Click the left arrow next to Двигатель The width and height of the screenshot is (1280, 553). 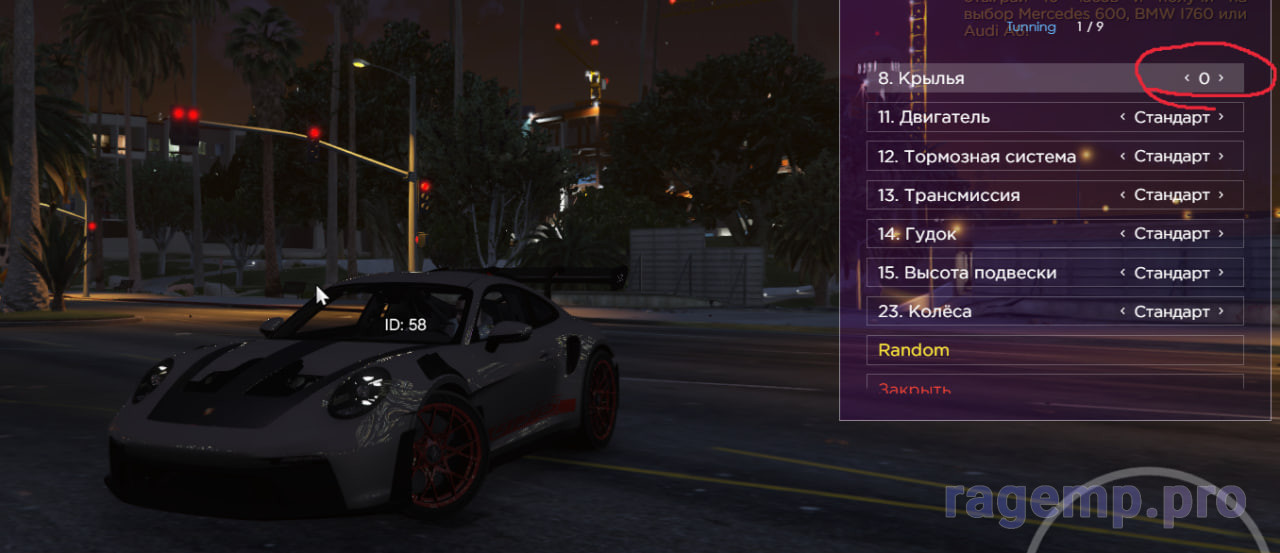(x=1123, y=117)
